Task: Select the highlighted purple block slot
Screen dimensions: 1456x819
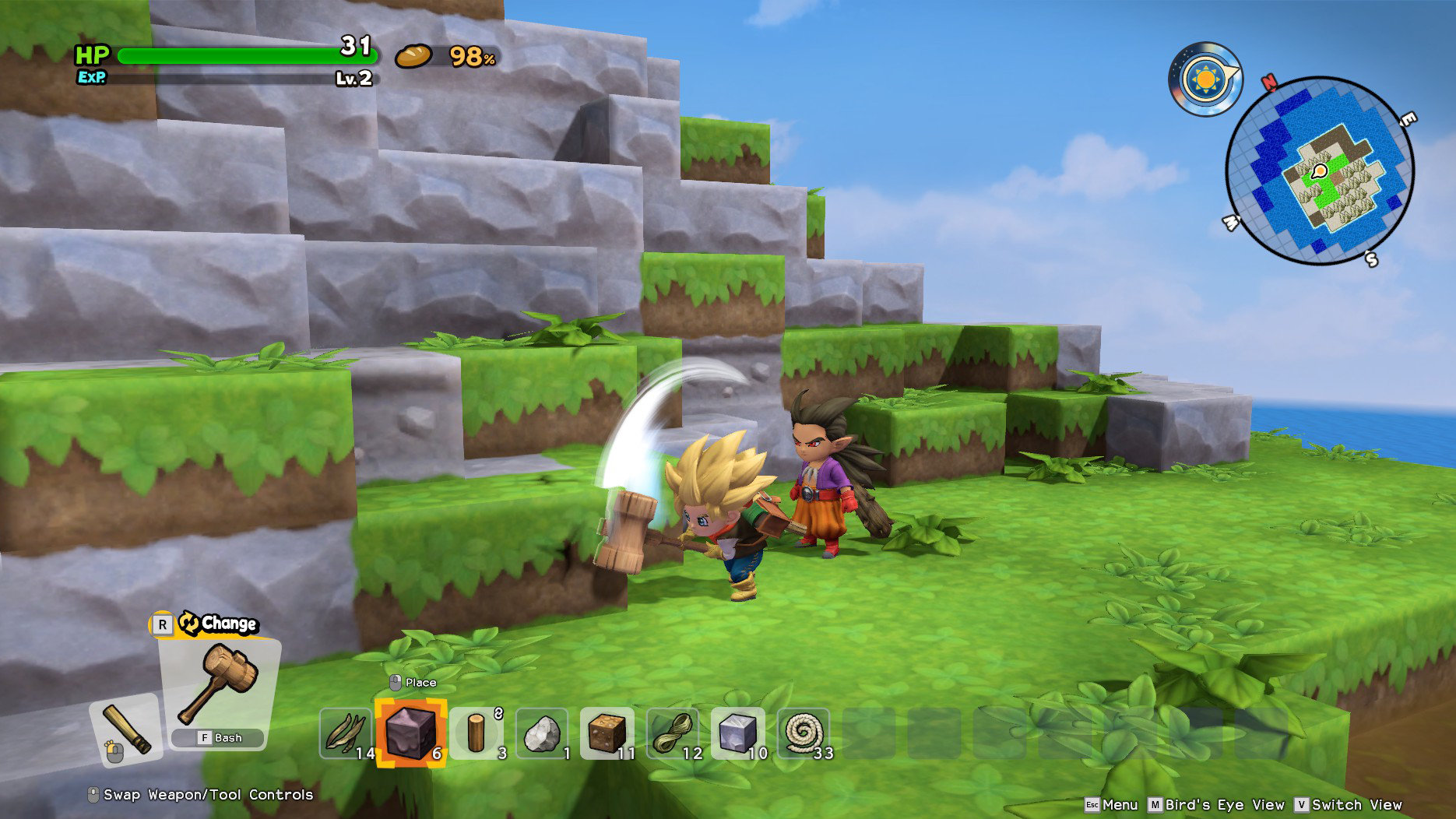Action: 411,733
